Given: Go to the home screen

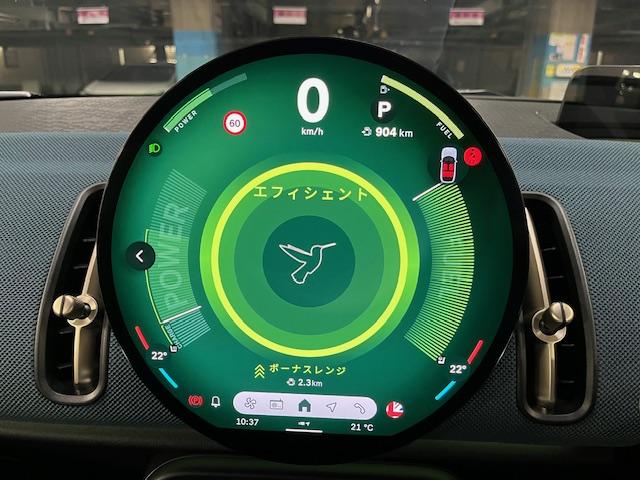Looking at the screenshot, I should point(304,407).
